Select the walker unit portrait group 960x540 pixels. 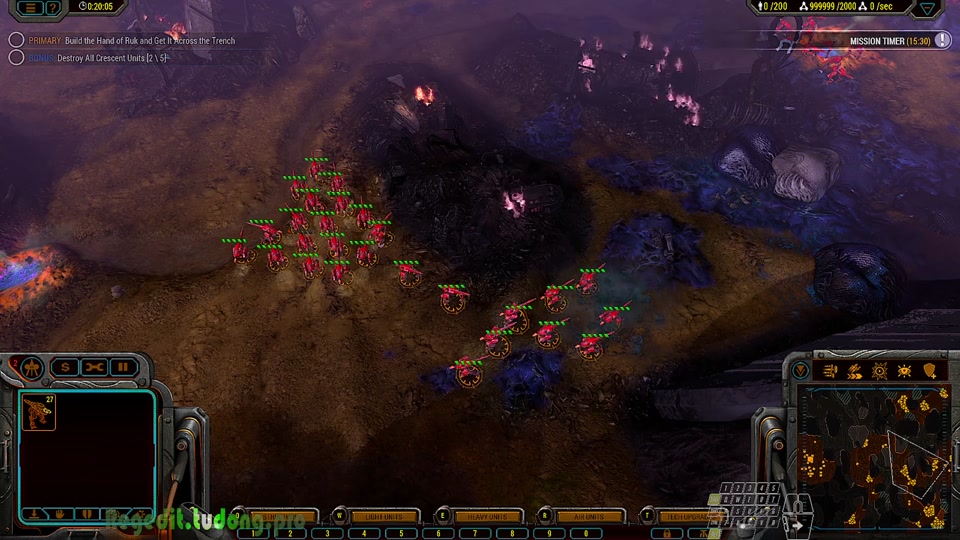click(x=39, y=412)
